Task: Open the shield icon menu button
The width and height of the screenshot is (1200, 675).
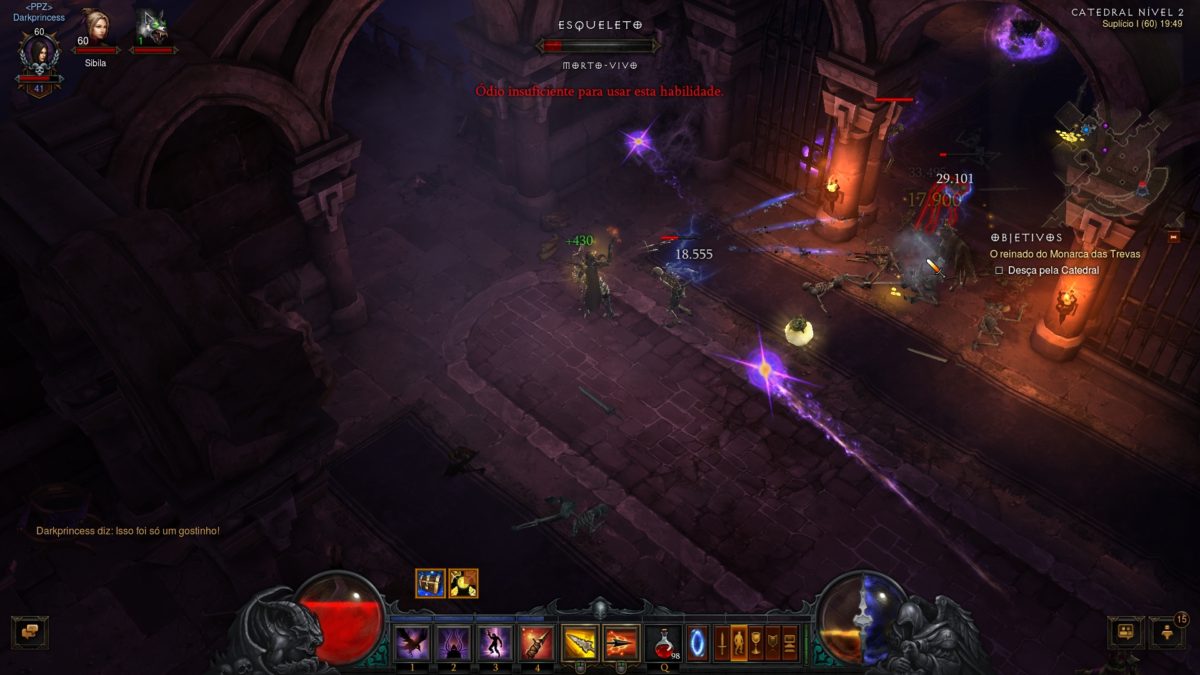Action: coord(774,642)
